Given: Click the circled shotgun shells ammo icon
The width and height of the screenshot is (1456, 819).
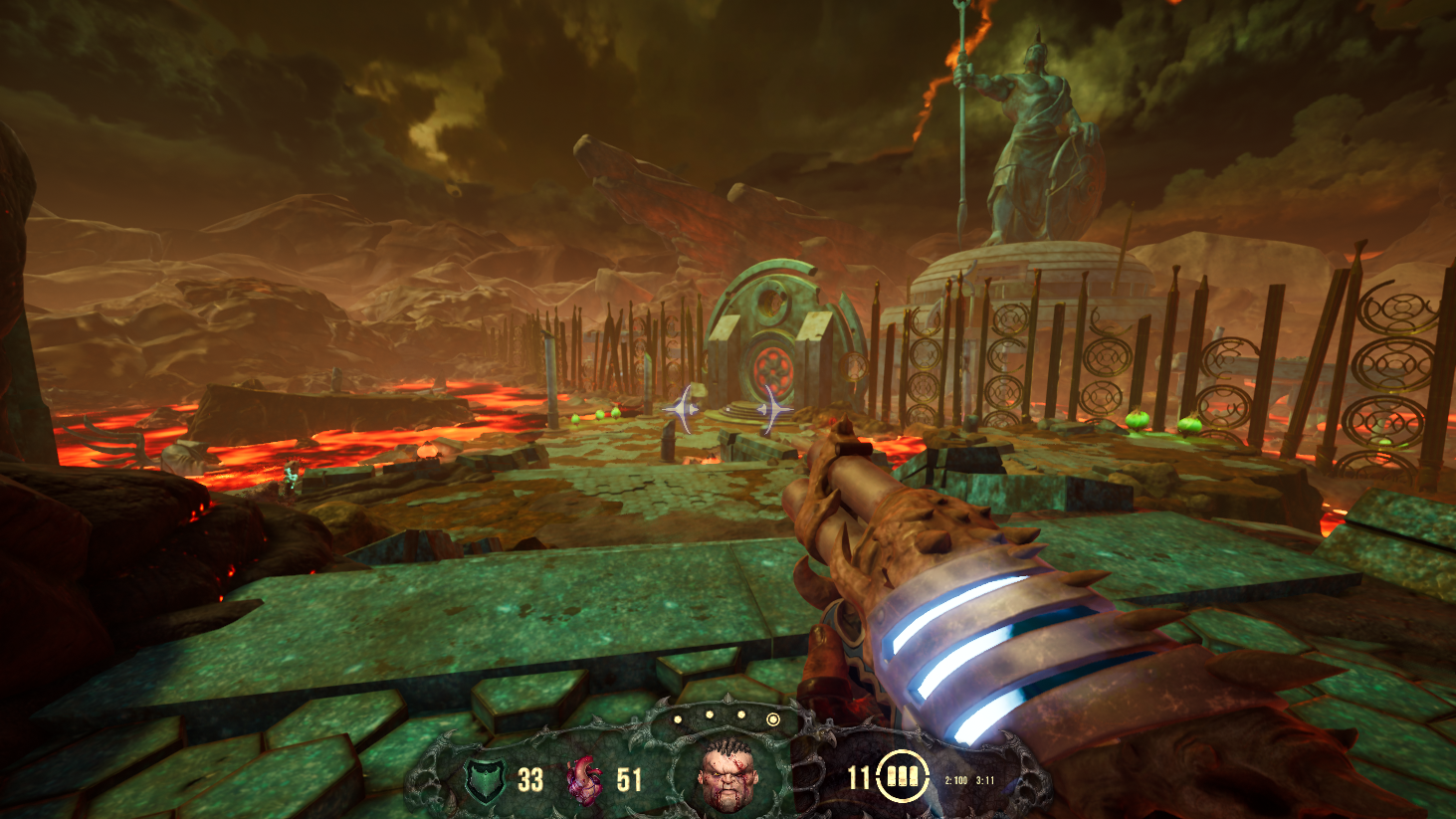Looking at the screenshot, I should click(x=903, y=776).
